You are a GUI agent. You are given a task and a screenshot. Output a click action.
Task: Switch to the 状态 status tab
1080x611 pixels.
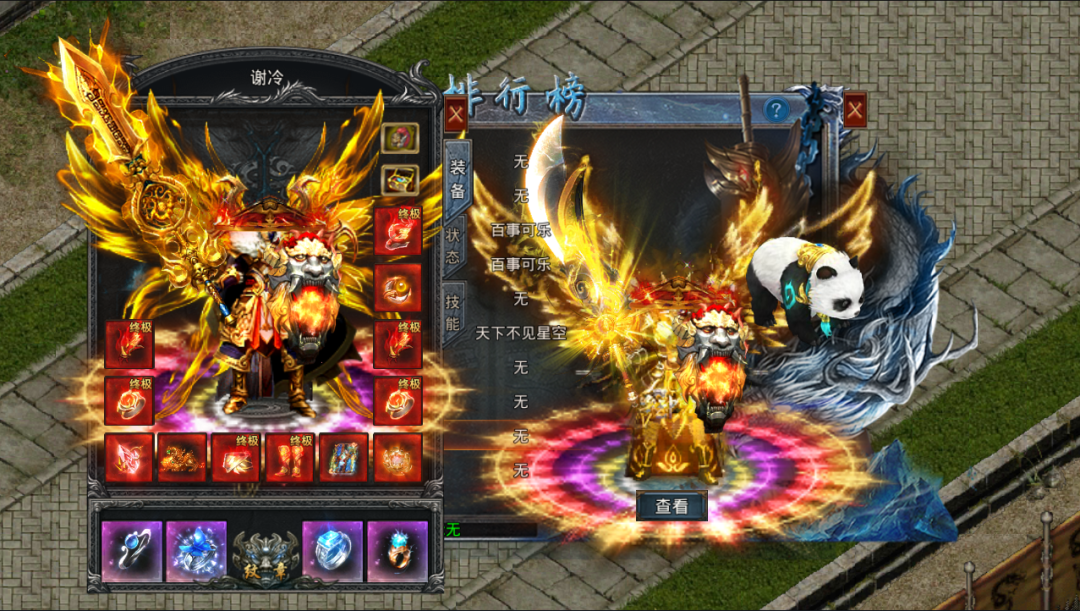(453, 246)
